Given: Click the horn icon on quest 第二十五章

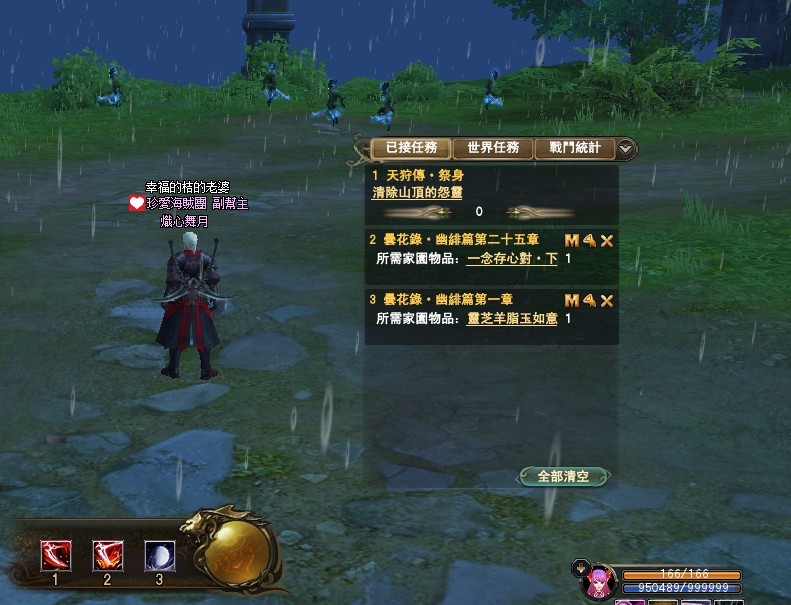Looking at the screenshot, I should [x=589, y=241].
